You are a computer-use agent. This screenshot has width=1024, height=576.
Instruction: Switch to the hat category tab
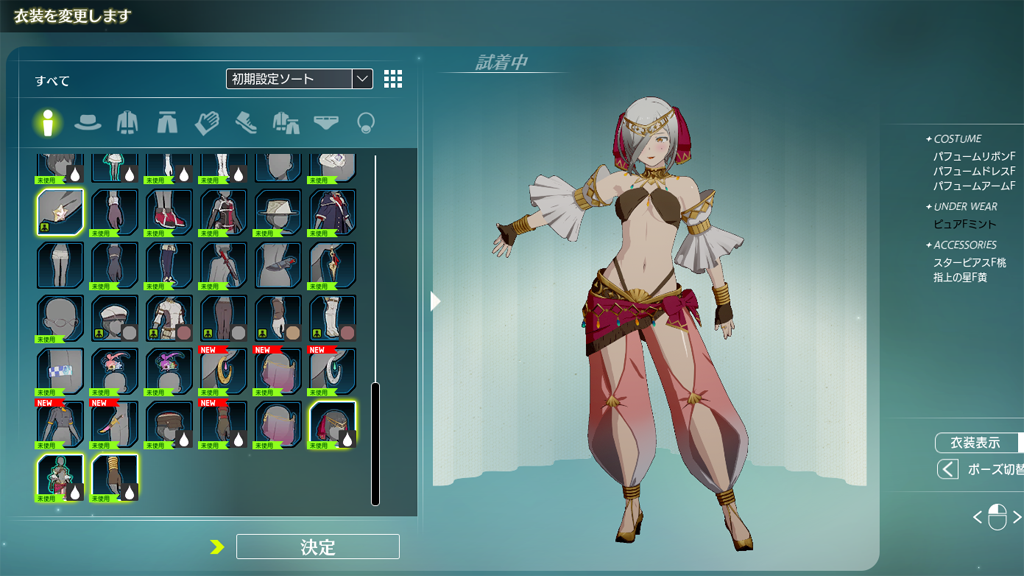88,123
